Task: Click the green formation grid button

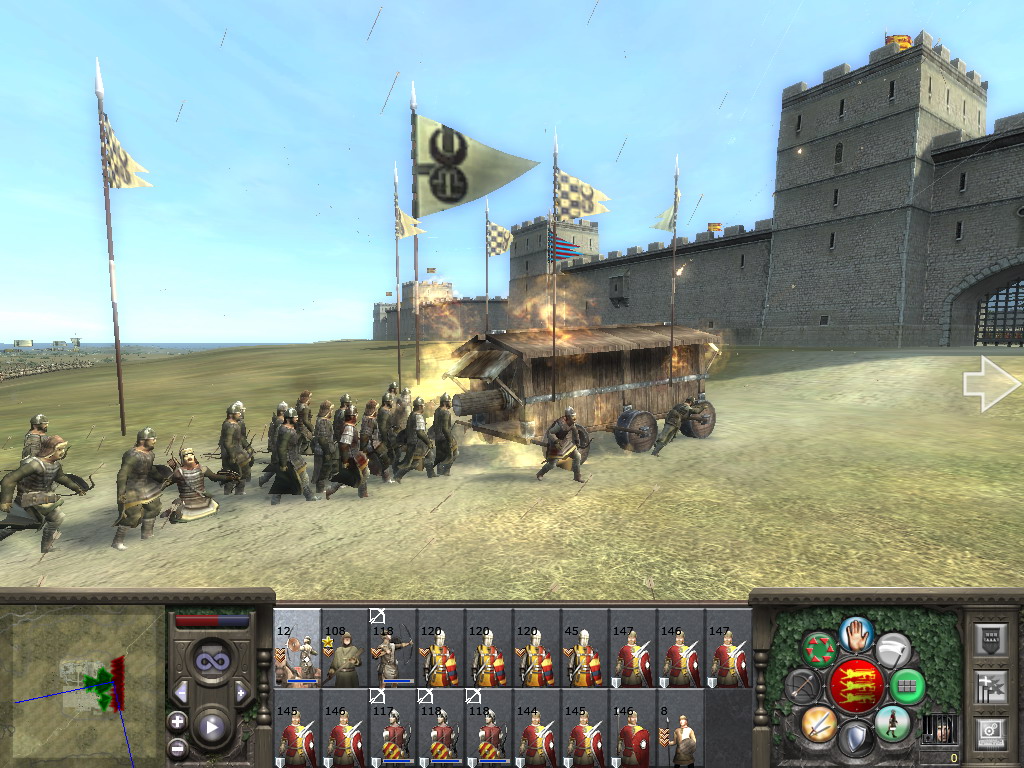Action: point(907,686)
